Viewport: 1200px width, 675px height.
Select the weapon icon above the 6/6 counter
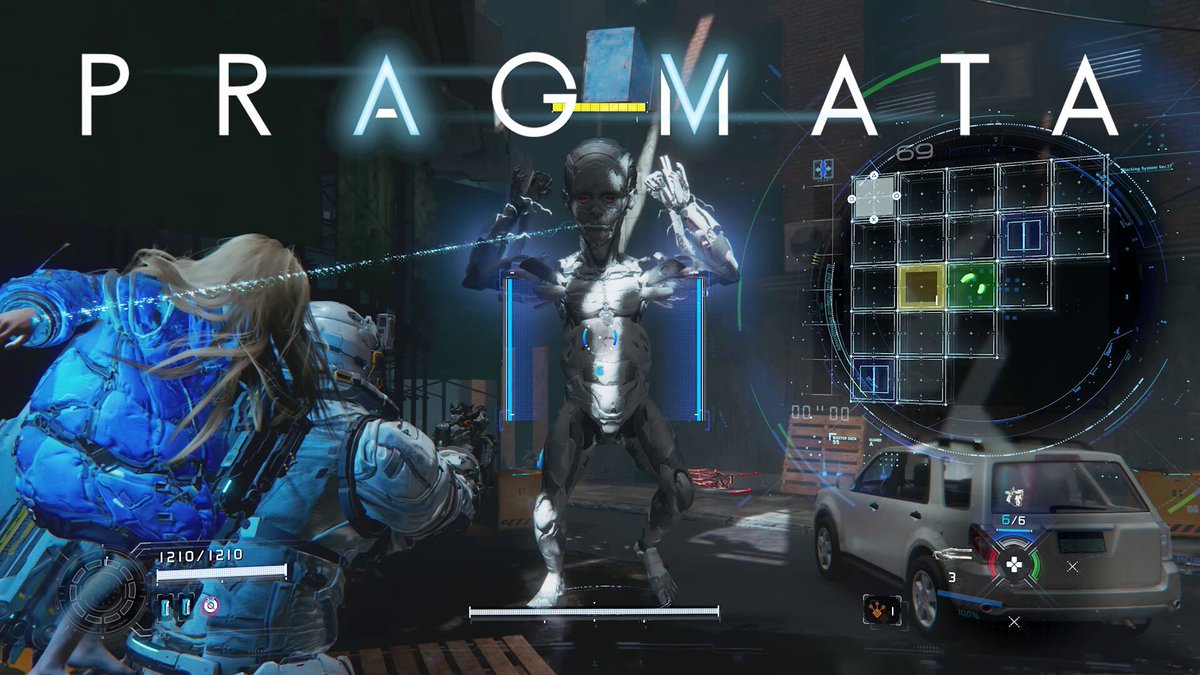(1013, 495)
